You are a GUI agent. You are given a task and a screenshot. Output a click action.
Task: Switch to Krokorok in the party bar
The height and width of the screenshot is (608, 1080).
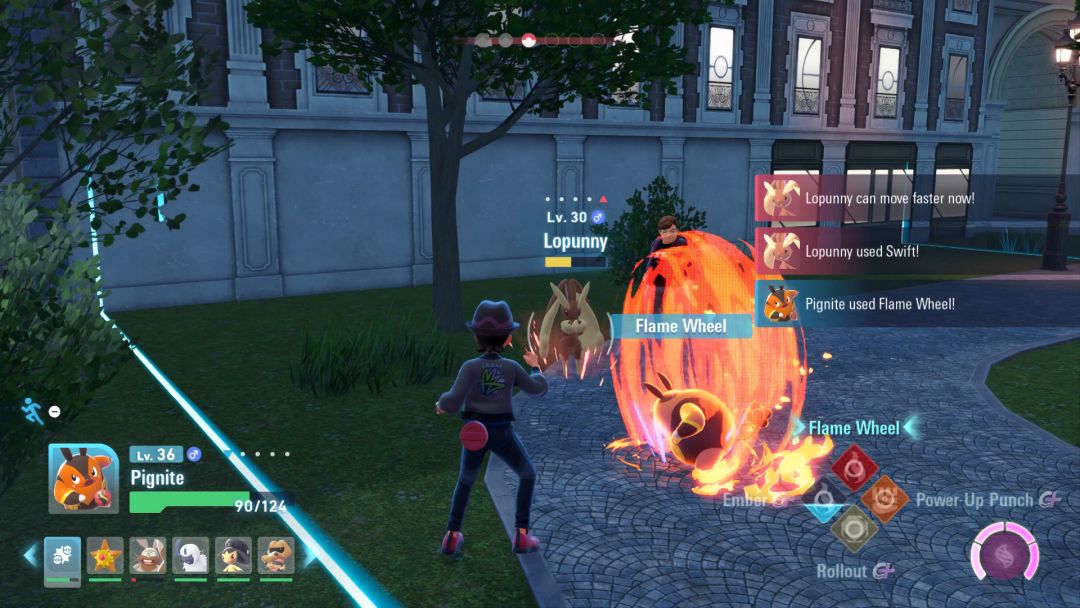pyautogui.click(x=276, y=557)
